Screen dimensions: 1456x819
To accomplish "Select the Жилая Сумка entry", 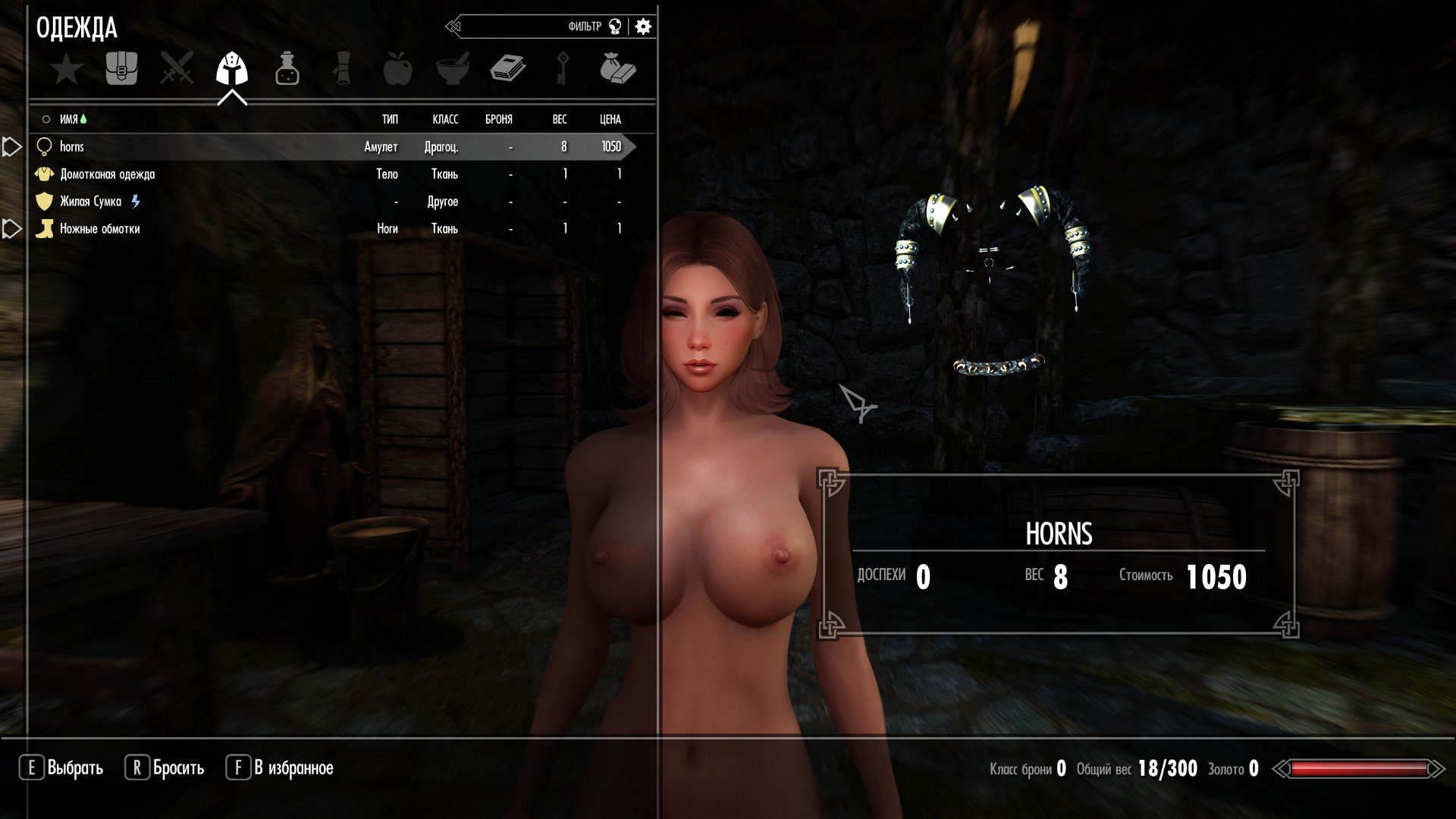I will (91, 202).
